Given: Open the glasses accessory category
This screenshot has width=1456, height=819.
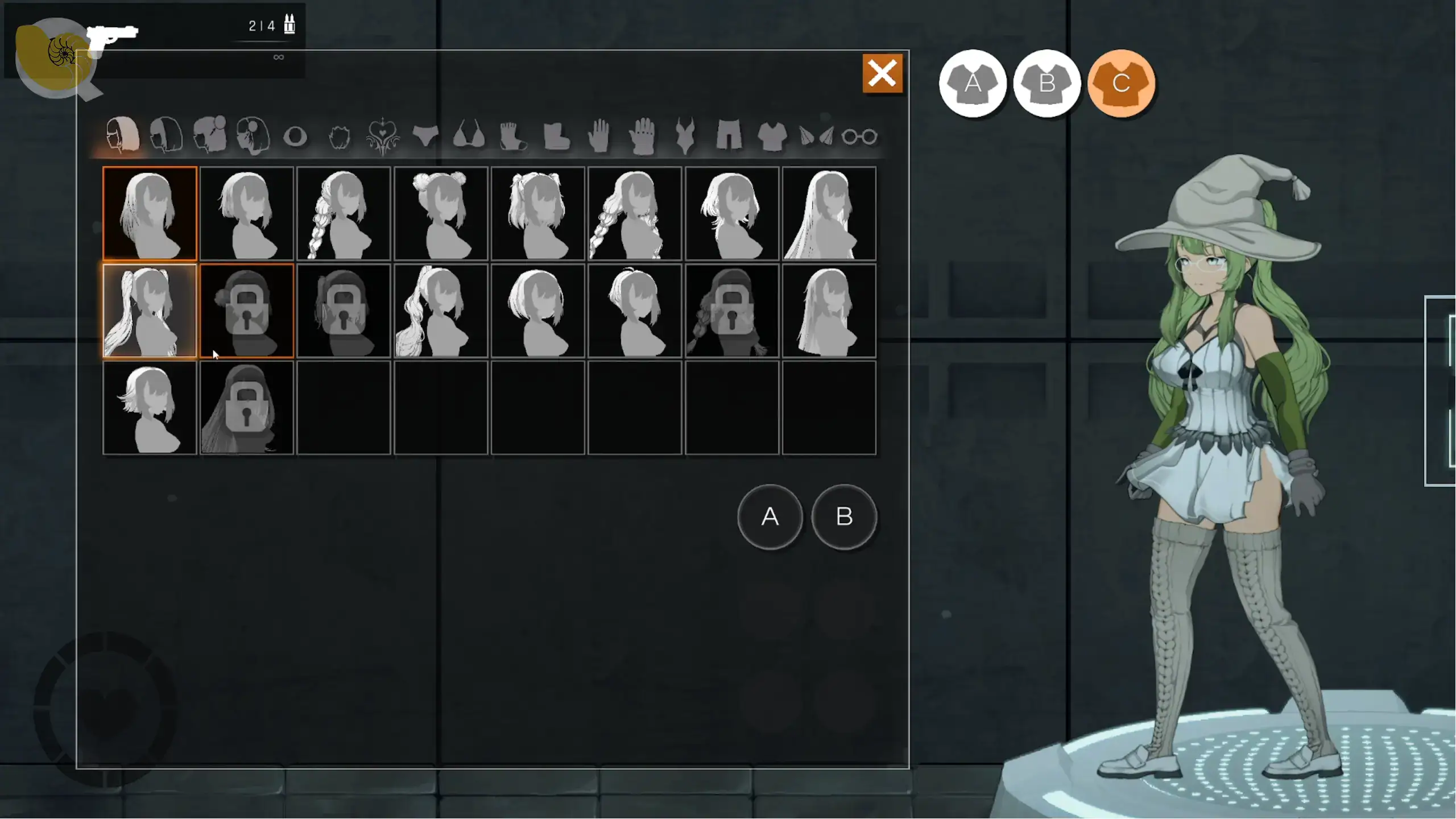Looking at the screenshot, I should [x=859, y=136].
